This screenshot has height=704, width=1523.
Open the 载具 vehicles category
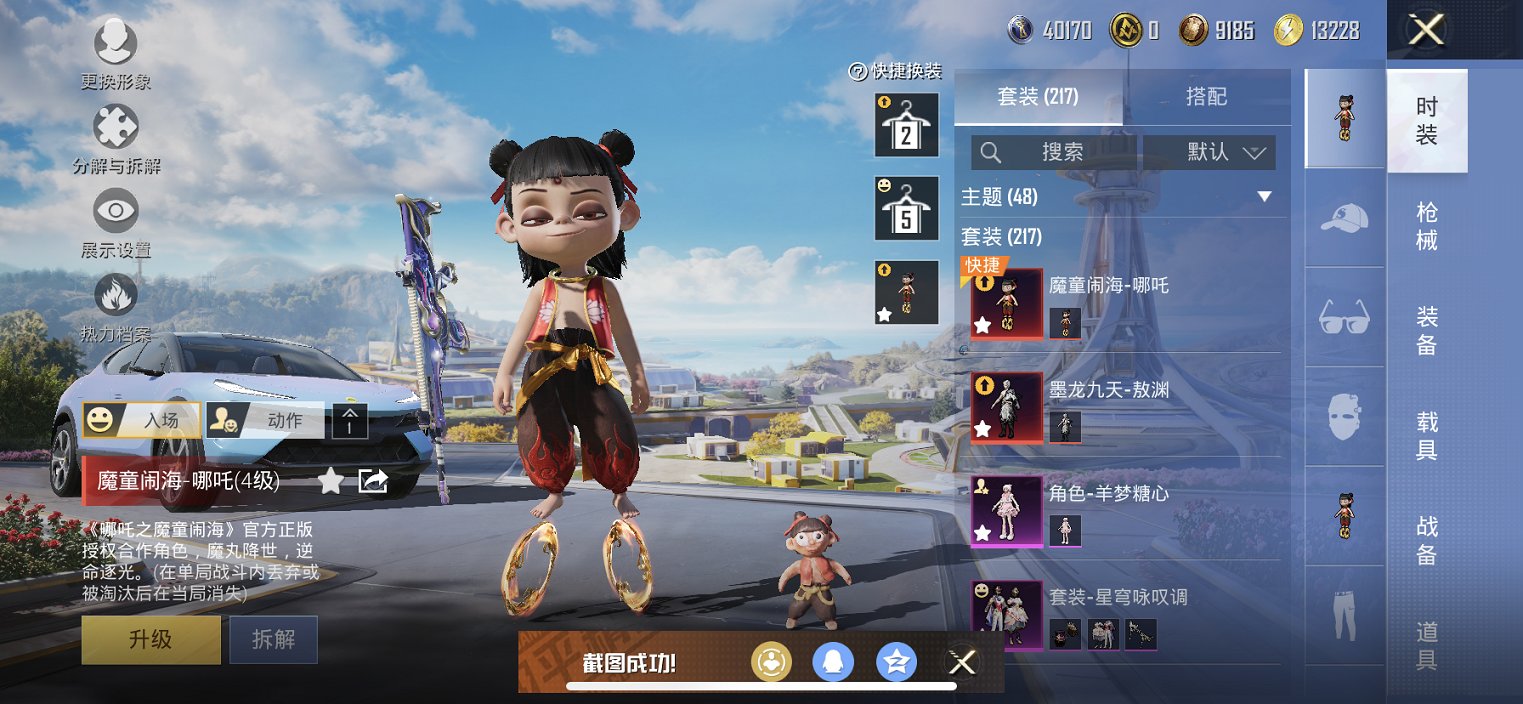point(1427,436)
